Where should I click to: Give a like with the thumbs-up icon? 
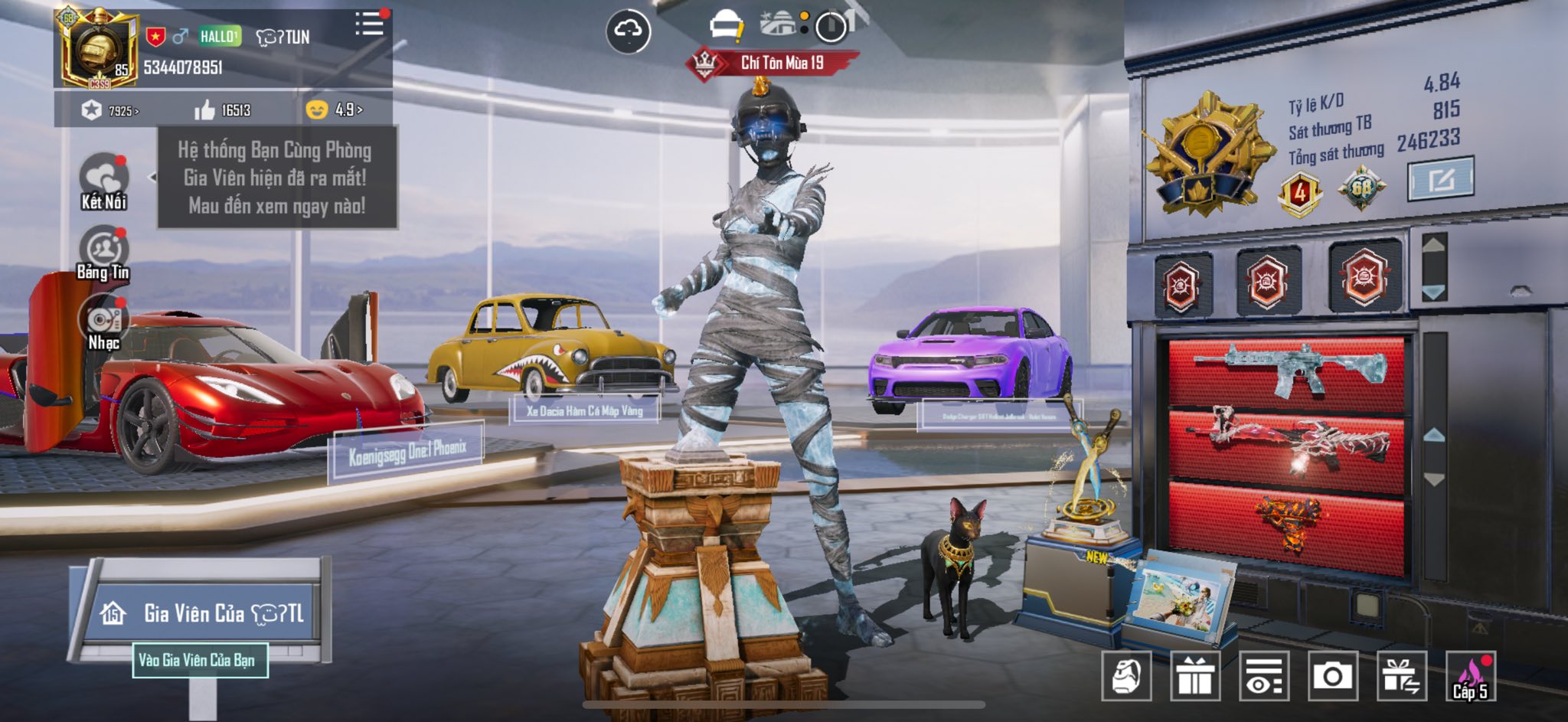205,111
